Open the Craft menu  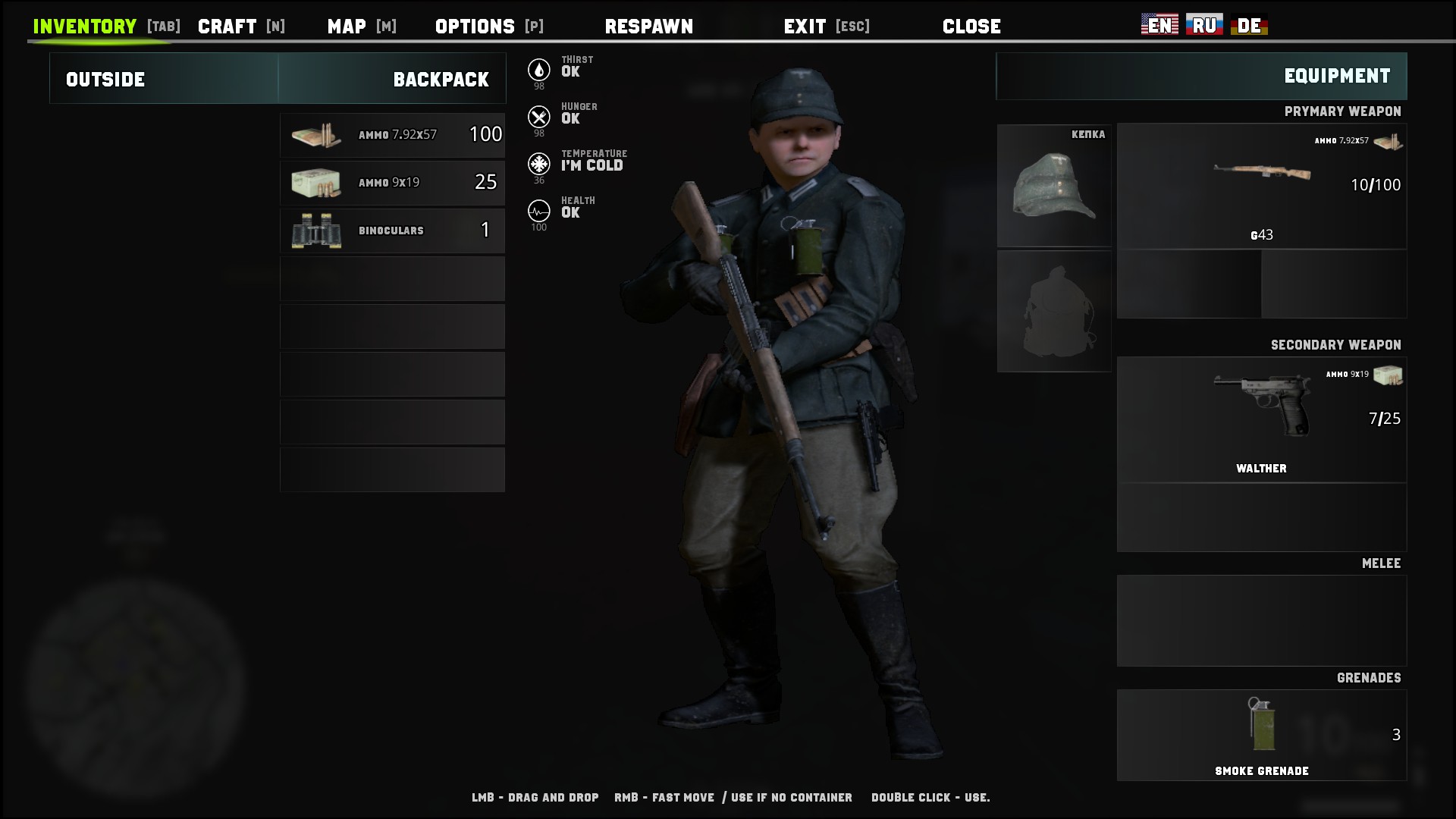coord(227,25)
